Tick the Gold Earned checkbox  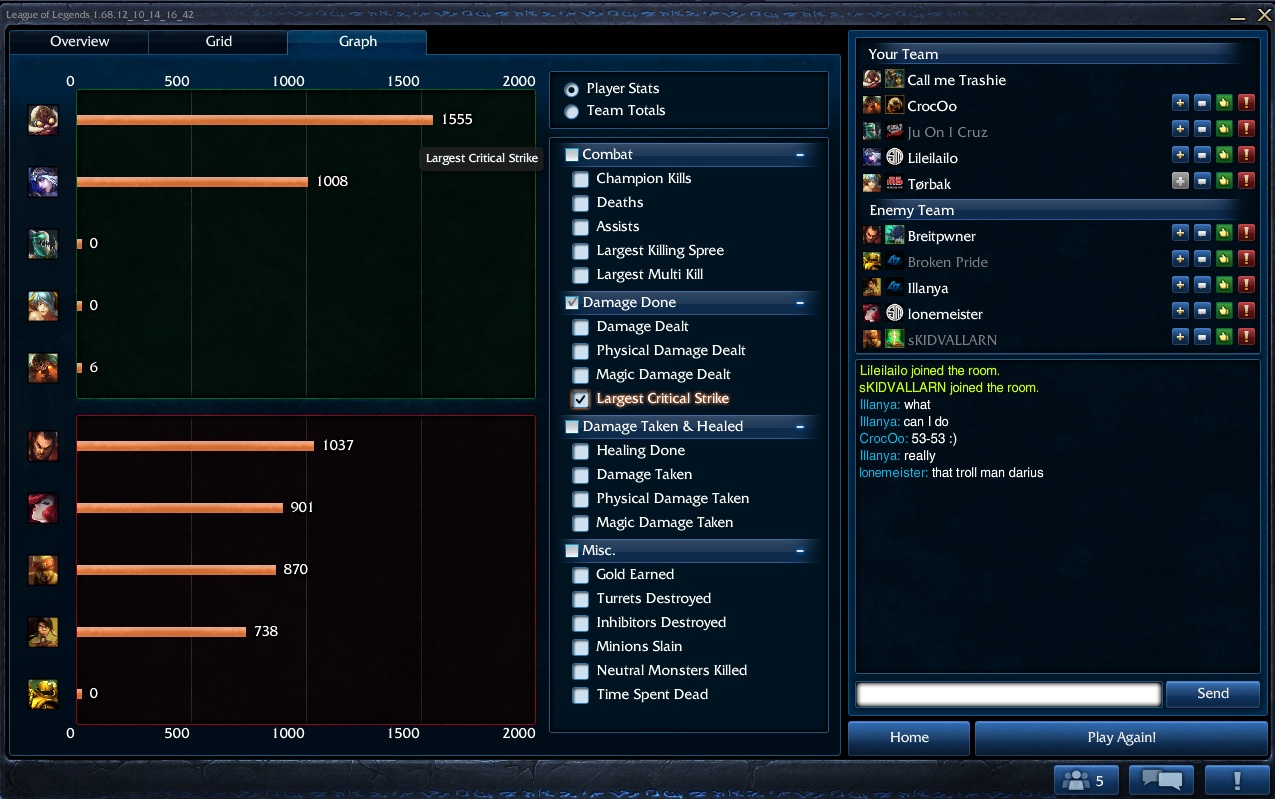pos(580,575)
